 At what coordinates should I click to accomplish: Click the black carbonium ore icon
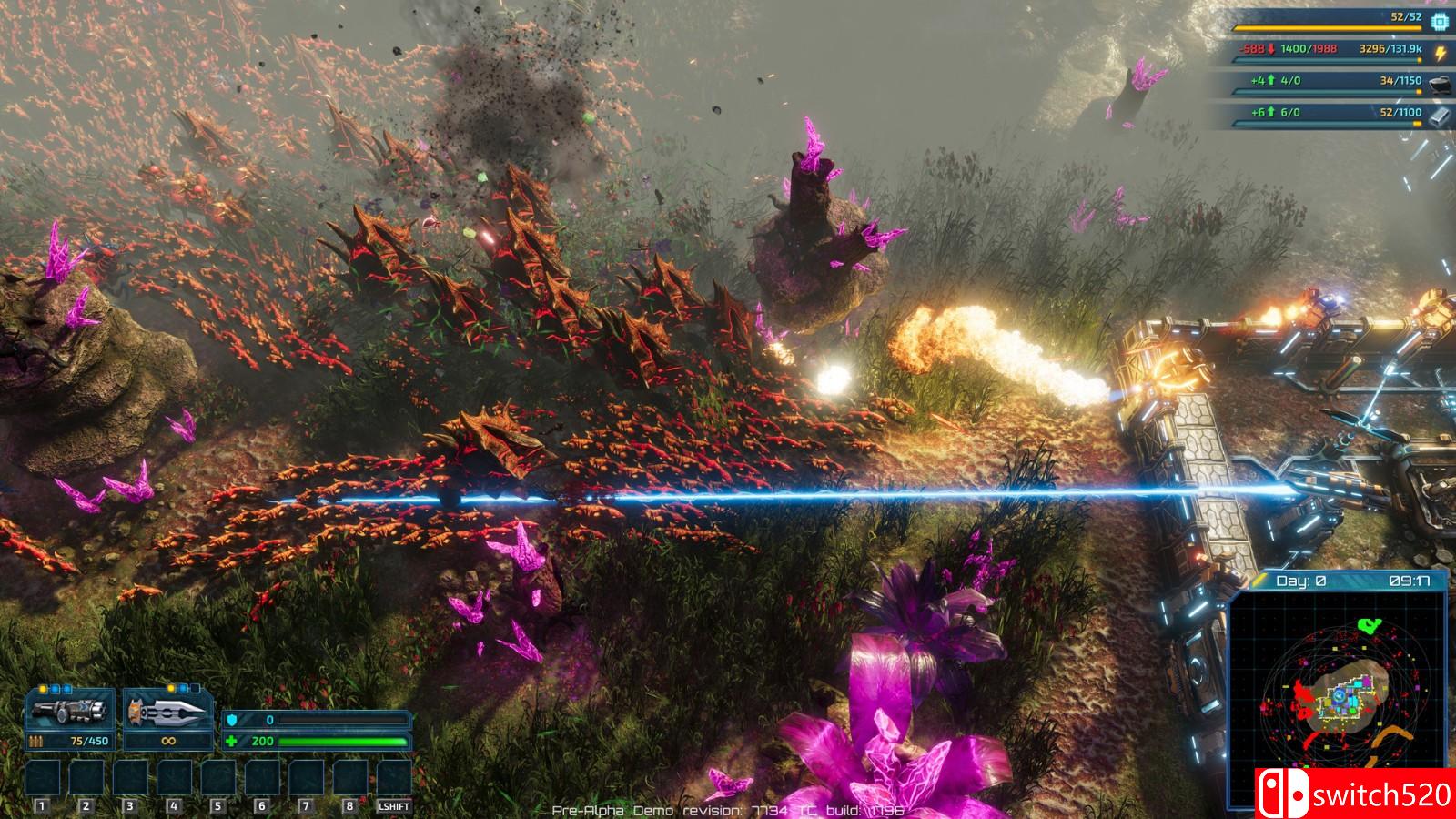1440,85
